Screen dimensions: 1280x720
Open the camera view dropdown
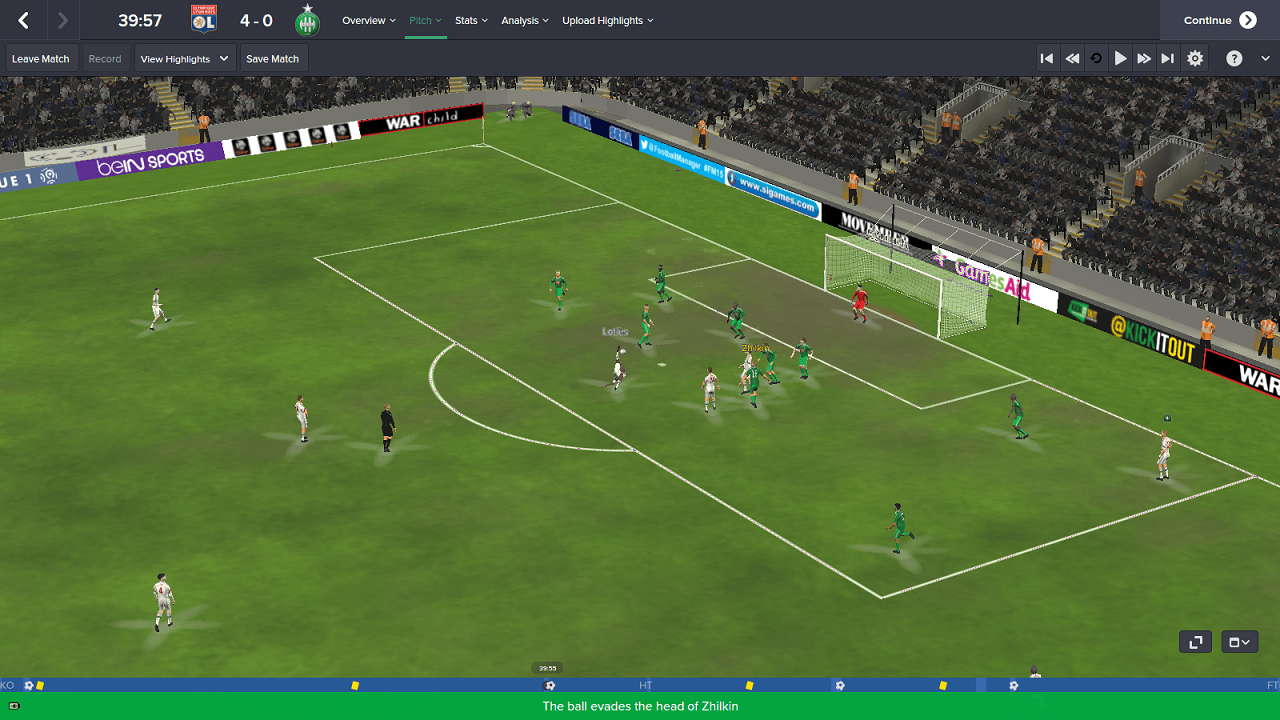[1239, 642]
